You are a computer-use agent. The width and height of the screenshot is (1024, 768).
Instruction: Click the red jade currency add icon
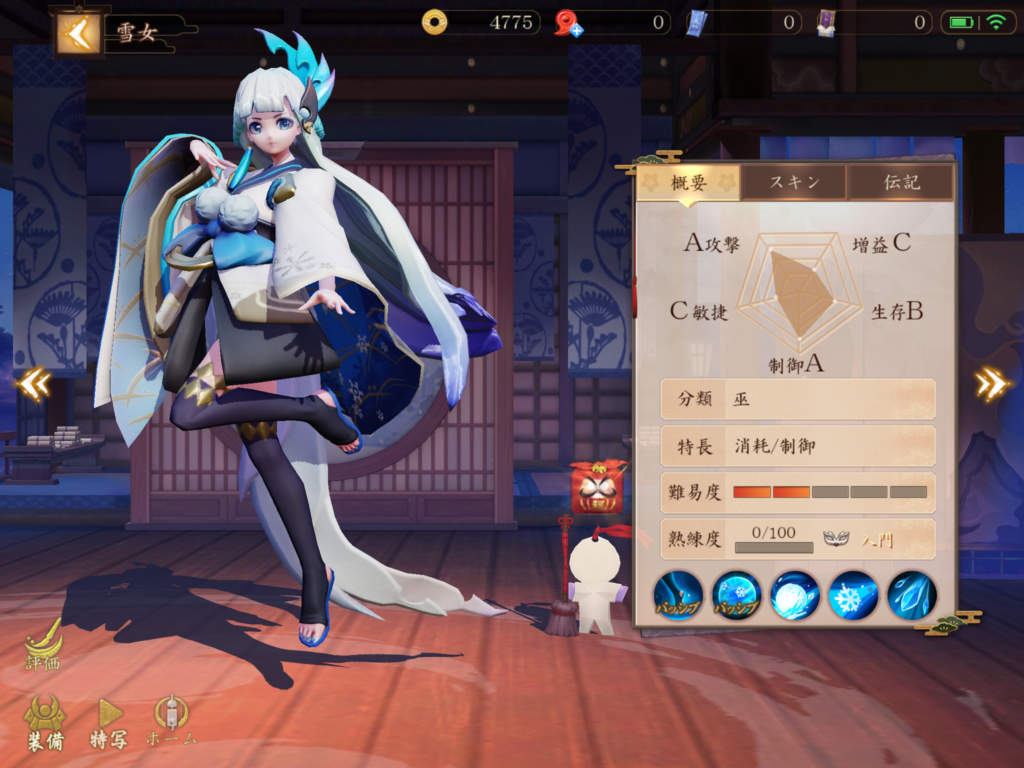coord(569,23)
